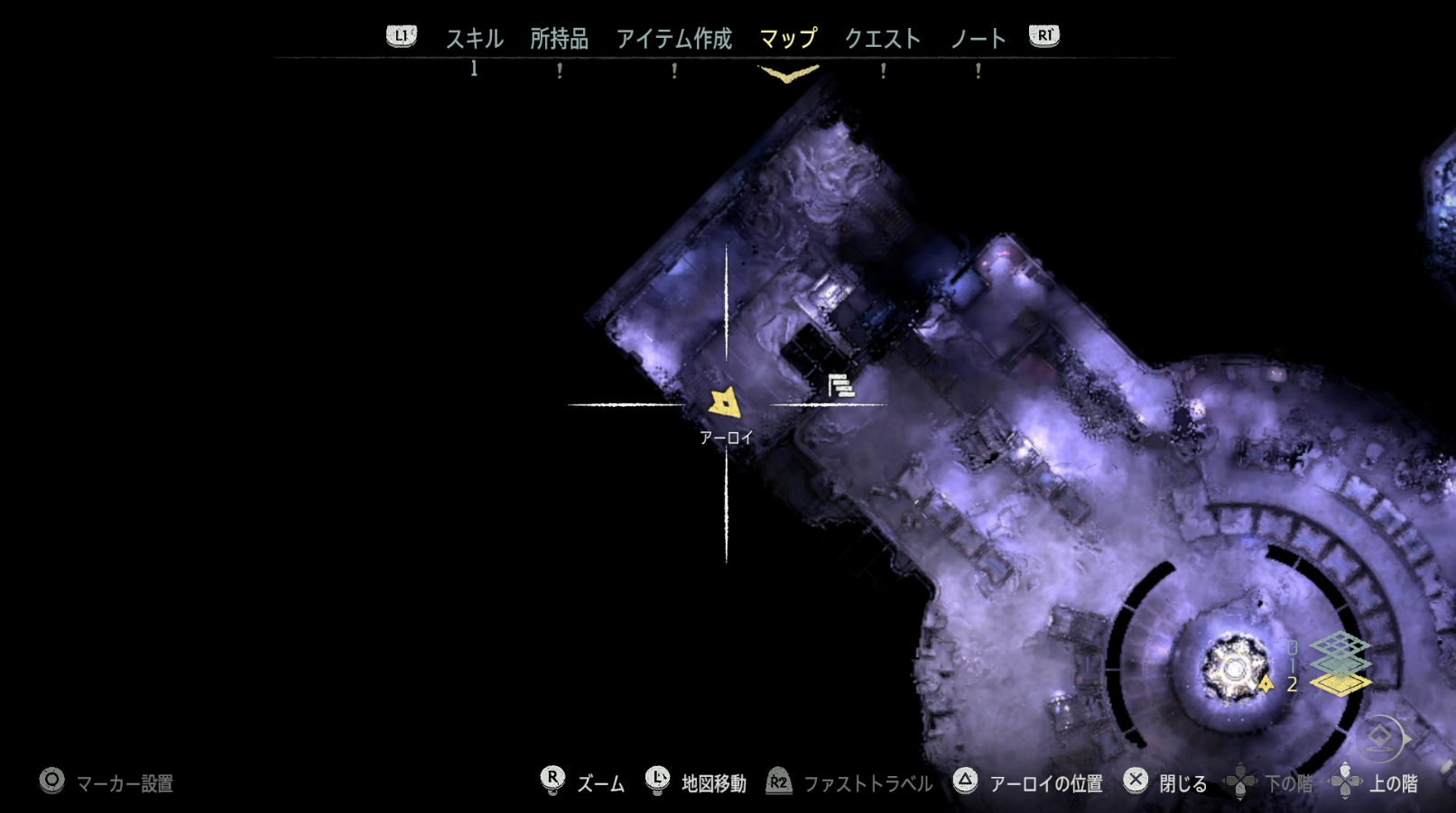Choose the highlighted yellow floor 2 layer

pyautogui.click(x=1340, y=684)
